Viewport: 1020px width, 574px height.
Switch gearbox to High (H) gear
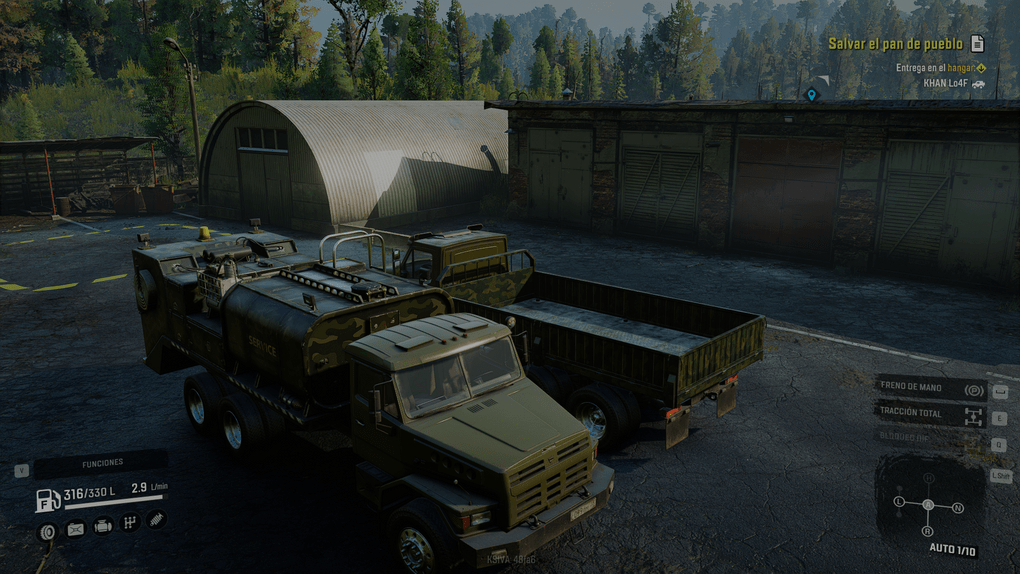click(929, 478)
